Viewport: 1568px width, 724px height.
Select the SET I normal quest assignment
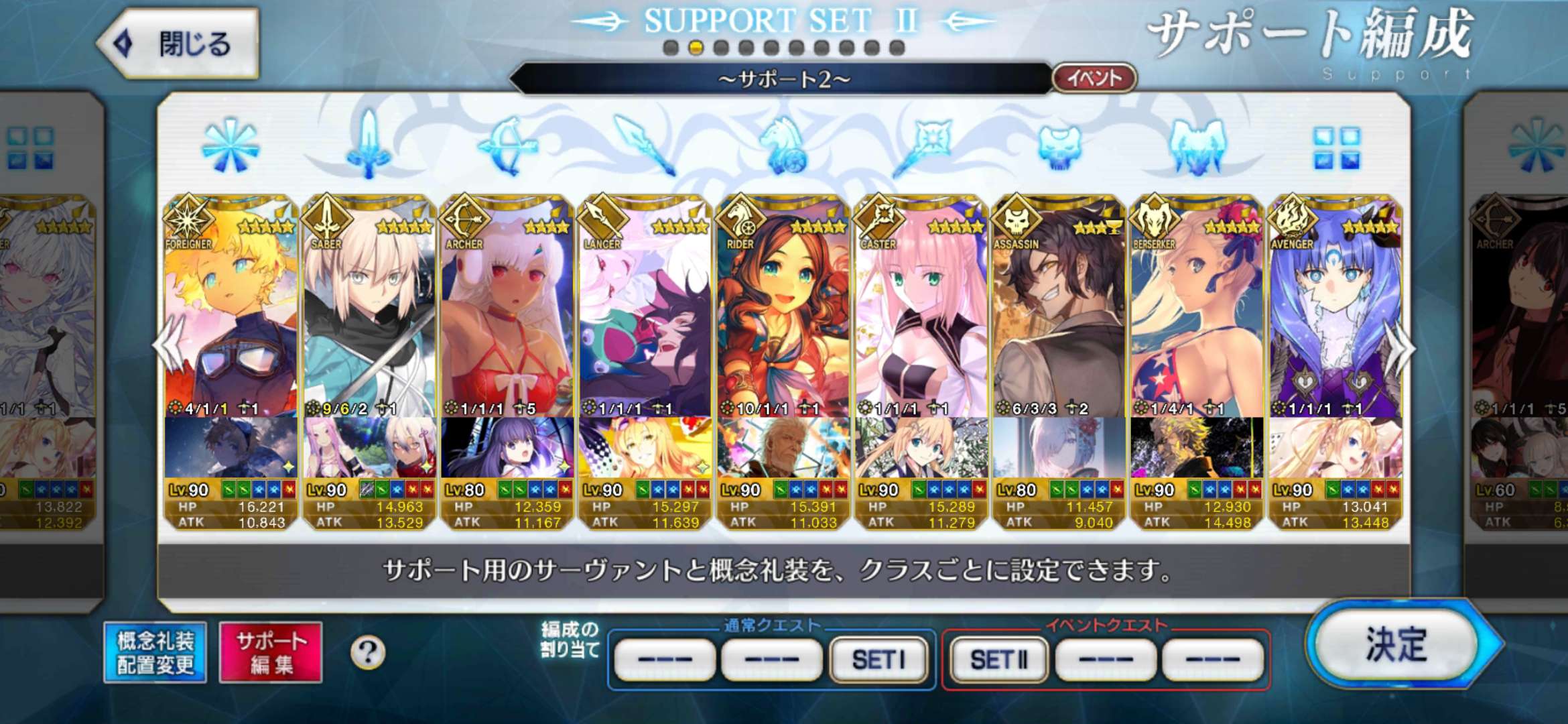point(878,660)
